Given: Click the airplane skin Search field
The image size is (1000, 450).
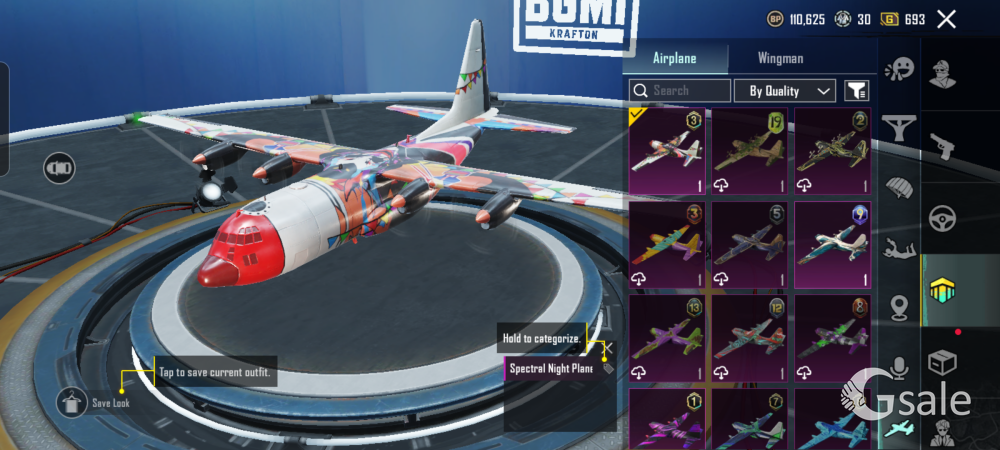Looking at the screenshot, I should click(x=680, y=91).
